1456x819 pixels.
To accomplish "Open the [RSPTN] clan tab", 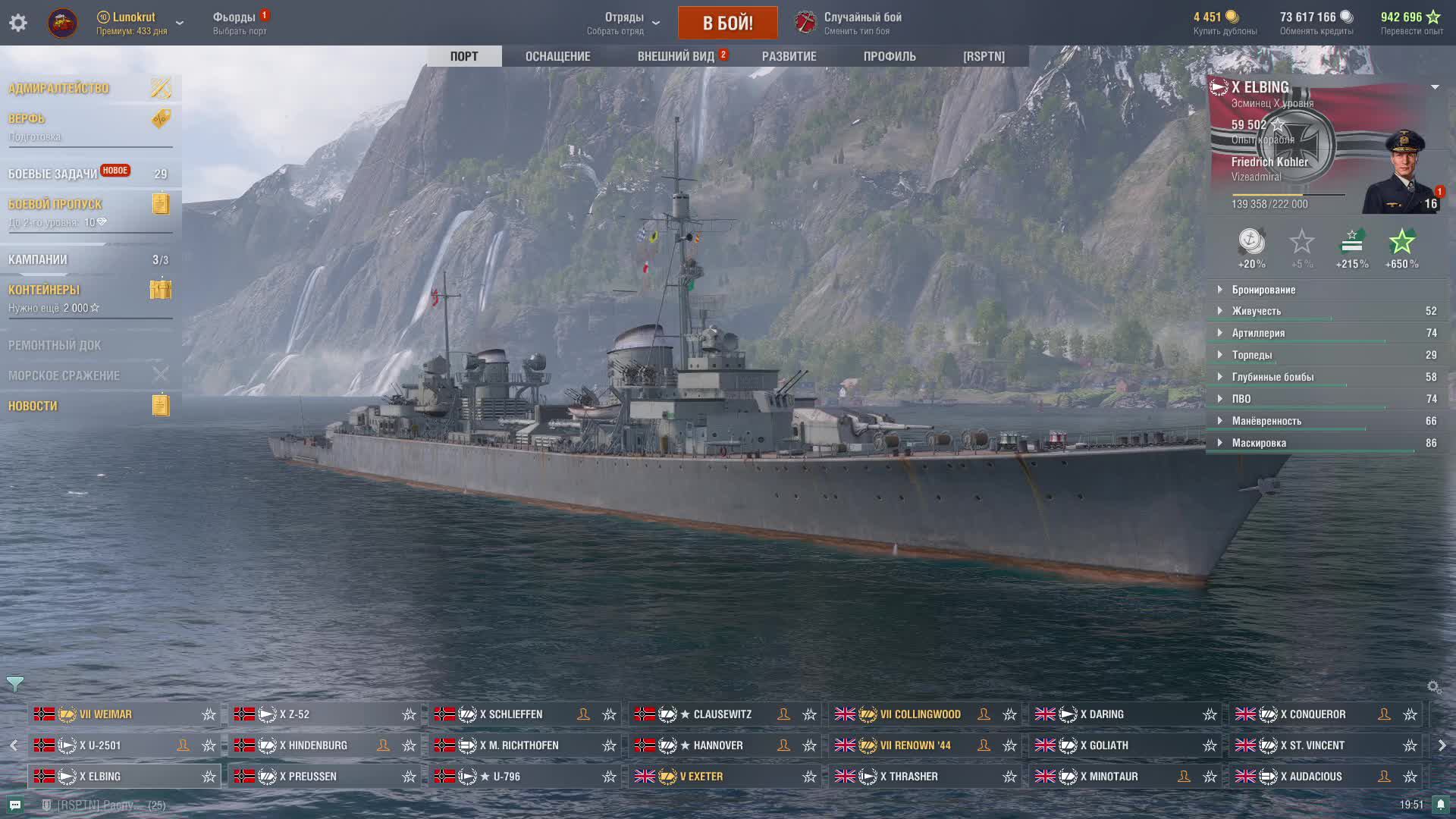I will (x=984, y=56).
